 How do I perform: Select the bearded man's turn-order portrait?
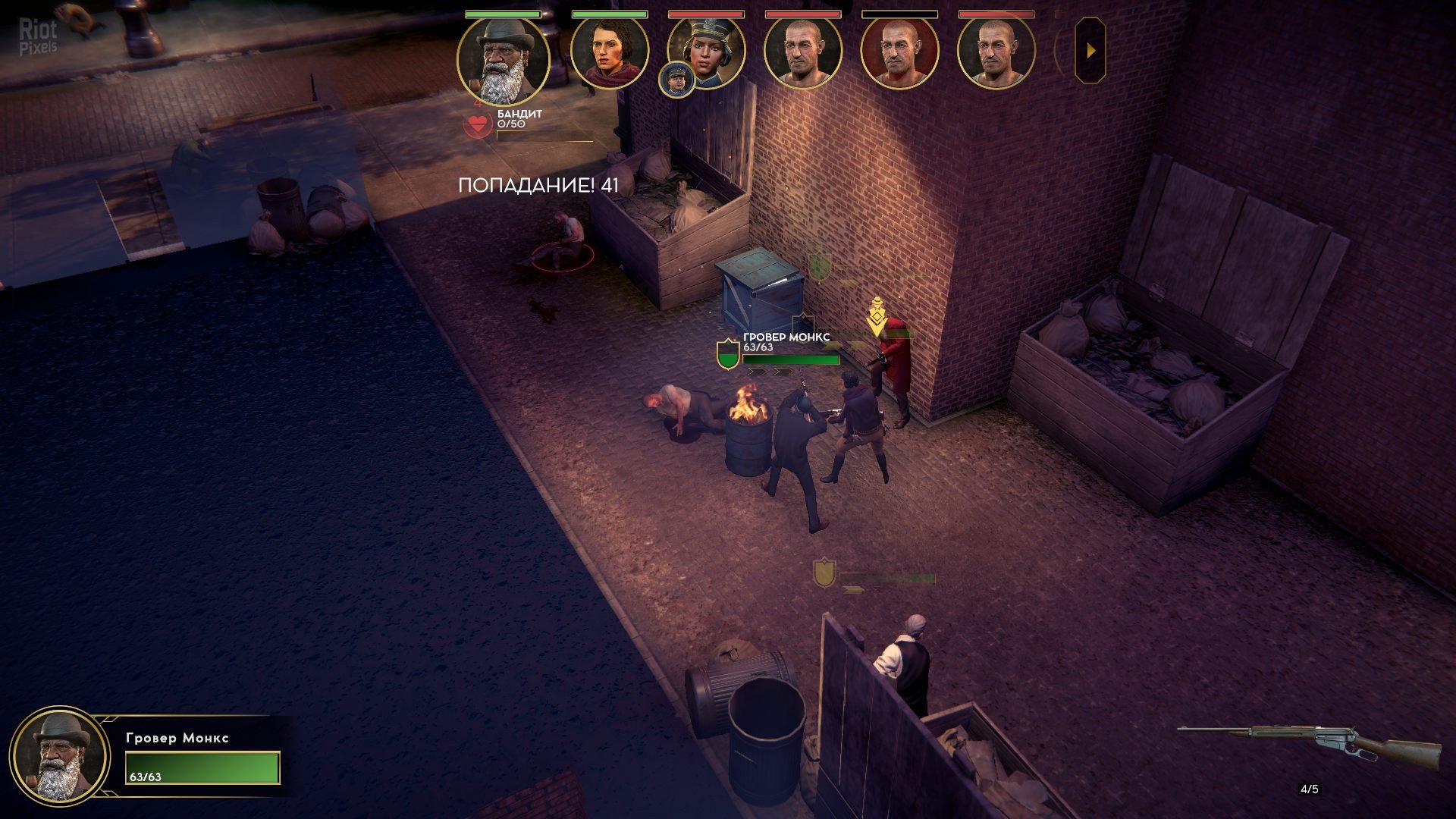(504, 59)
